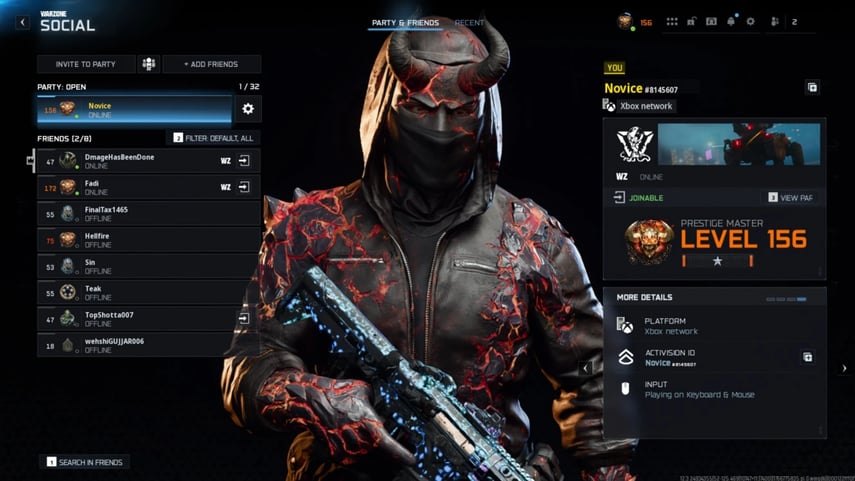Open party settings gear next to Novice
855x481 pixels.
(x=248, y=109)
